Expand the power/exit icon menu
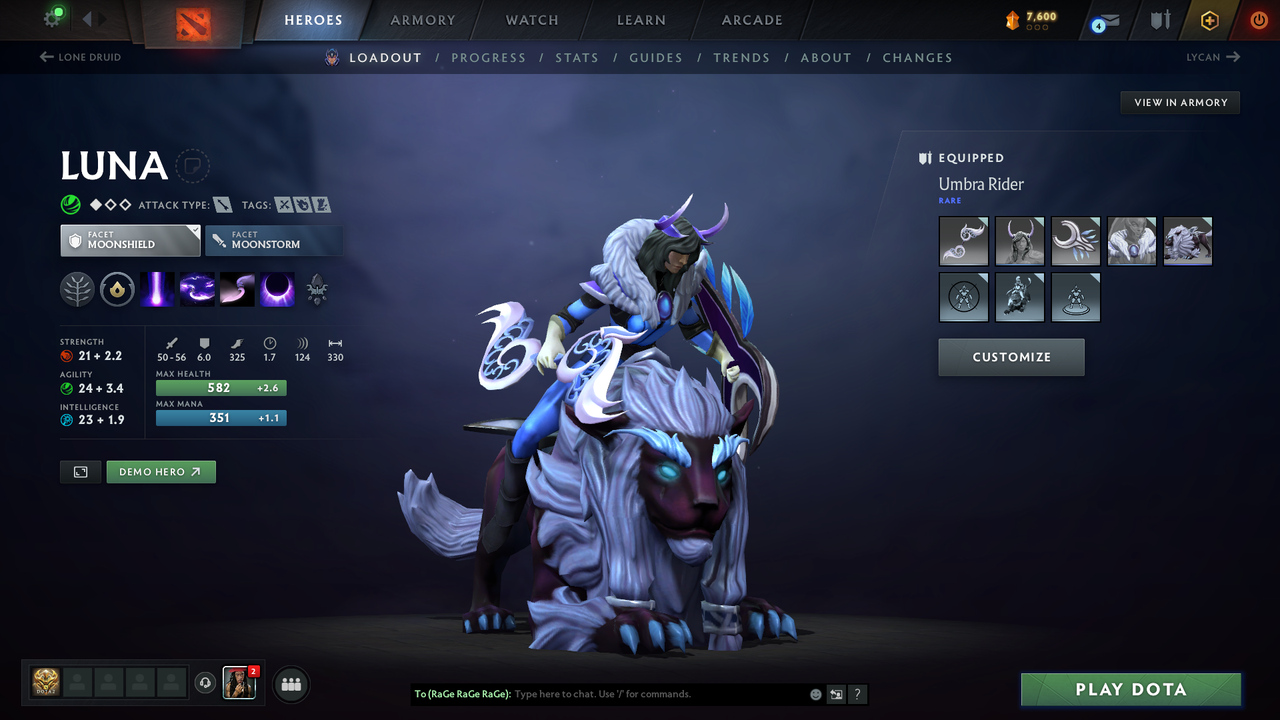1280x720 pixels. (1258, 19)
